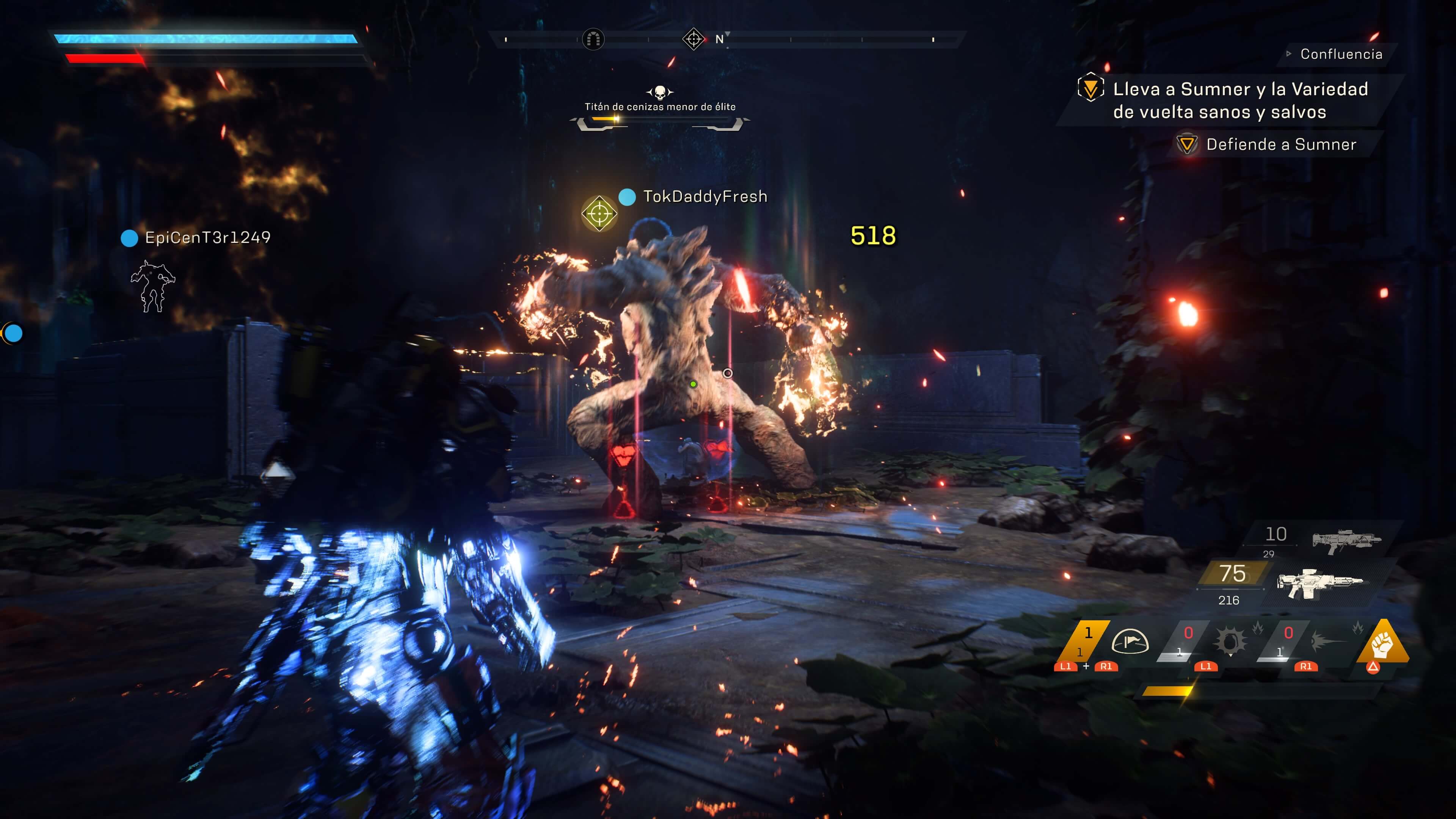Image resolution: width=1456 pixels, height=819 pixels.
Task: Click the crosshair target marker on compass
Action: (693, 39)
